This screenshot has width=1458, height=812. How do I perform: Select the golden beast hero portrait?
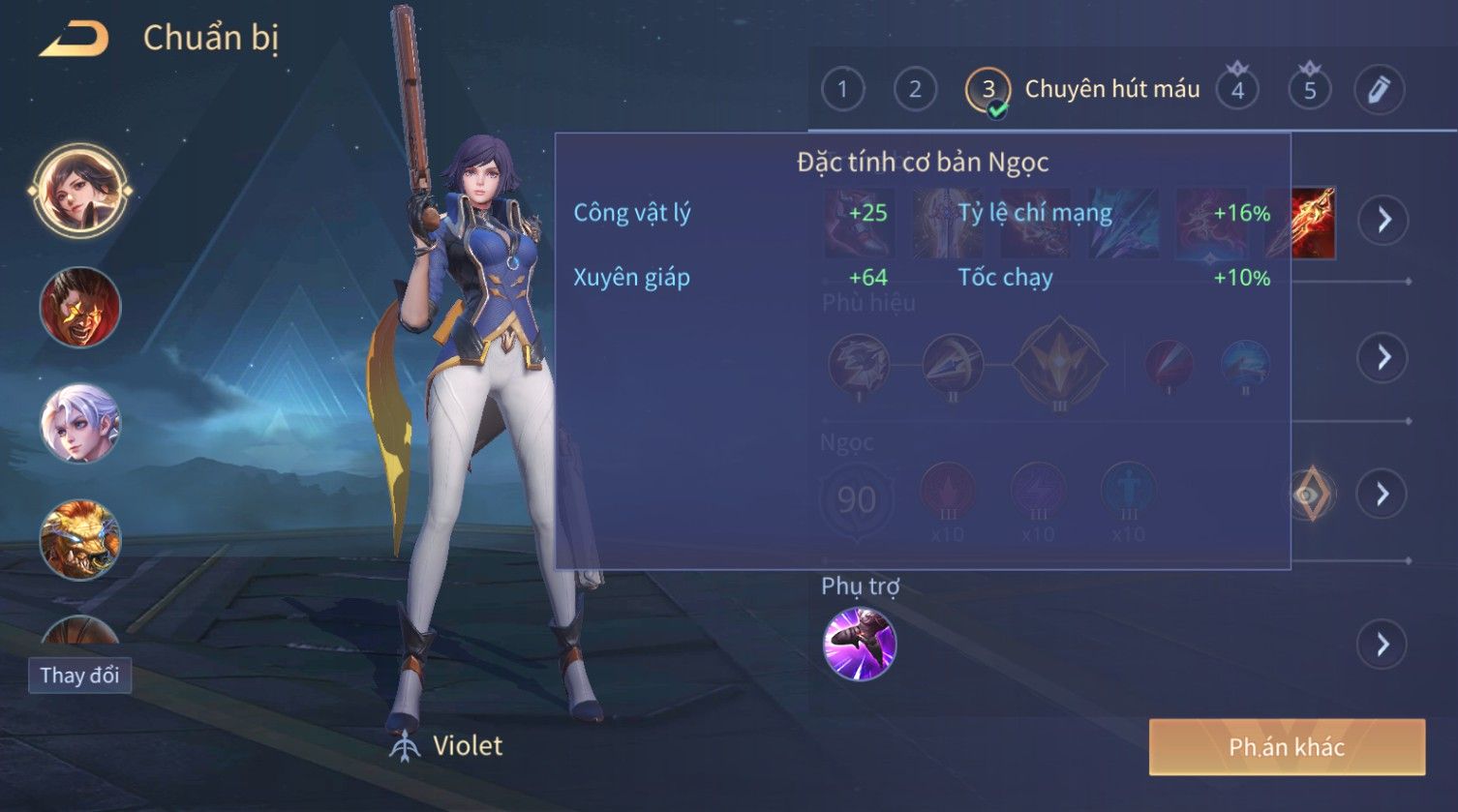coord(79,539)
